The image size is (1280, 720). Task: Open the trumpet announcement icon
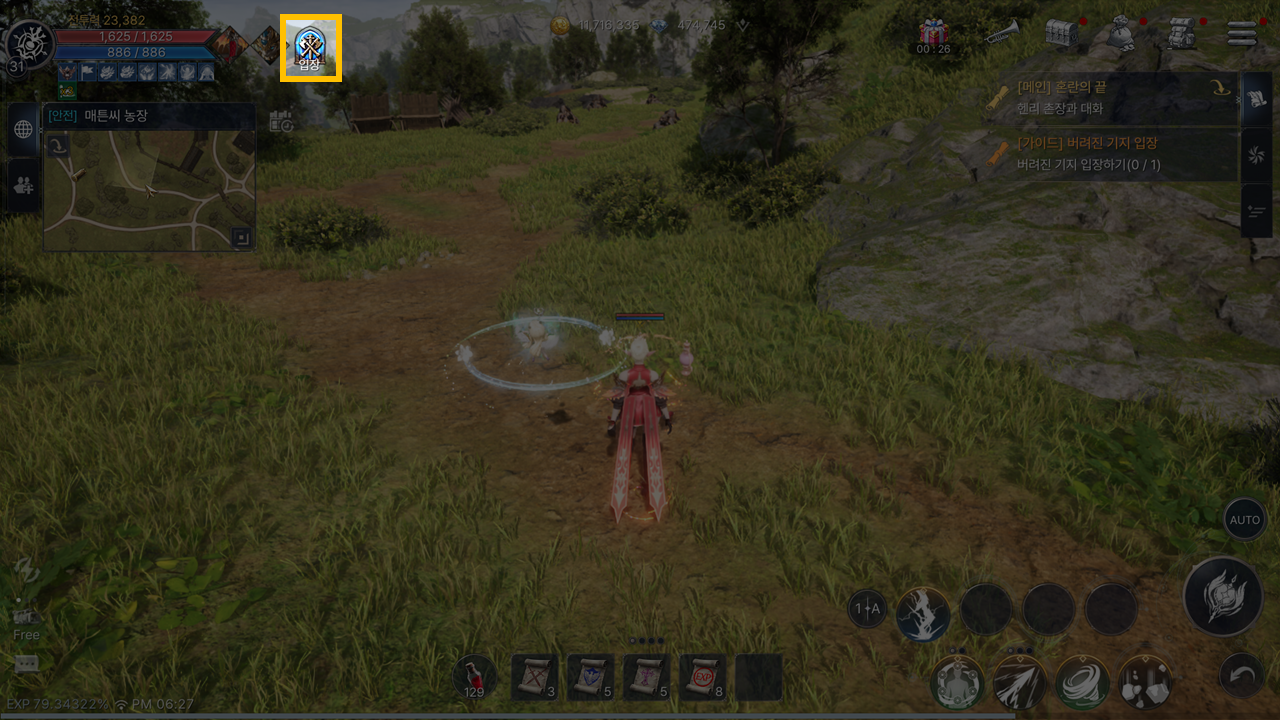click(1001, 33)
